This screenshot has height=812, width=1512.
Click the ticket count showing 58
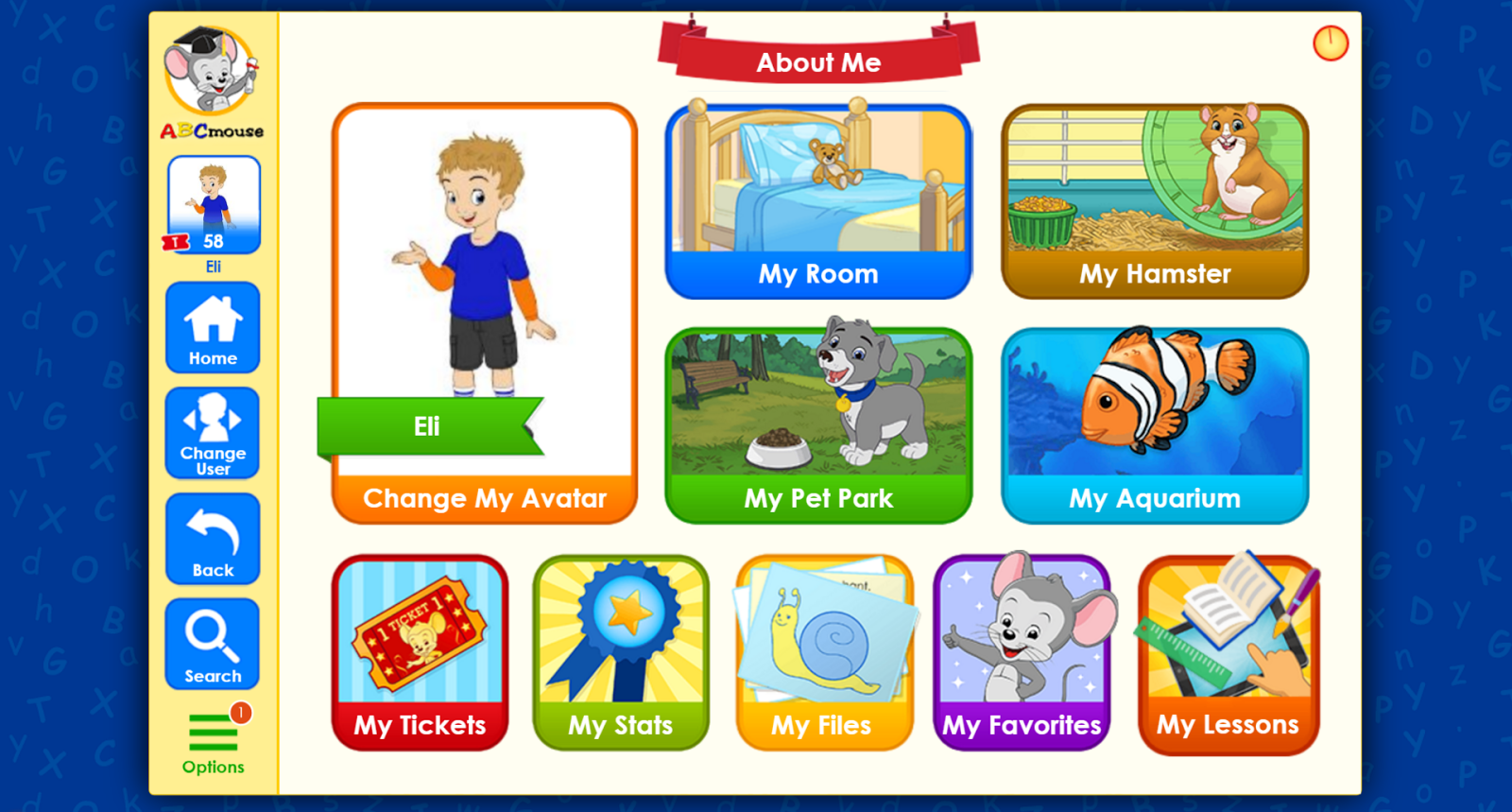(x=213, y=241)
